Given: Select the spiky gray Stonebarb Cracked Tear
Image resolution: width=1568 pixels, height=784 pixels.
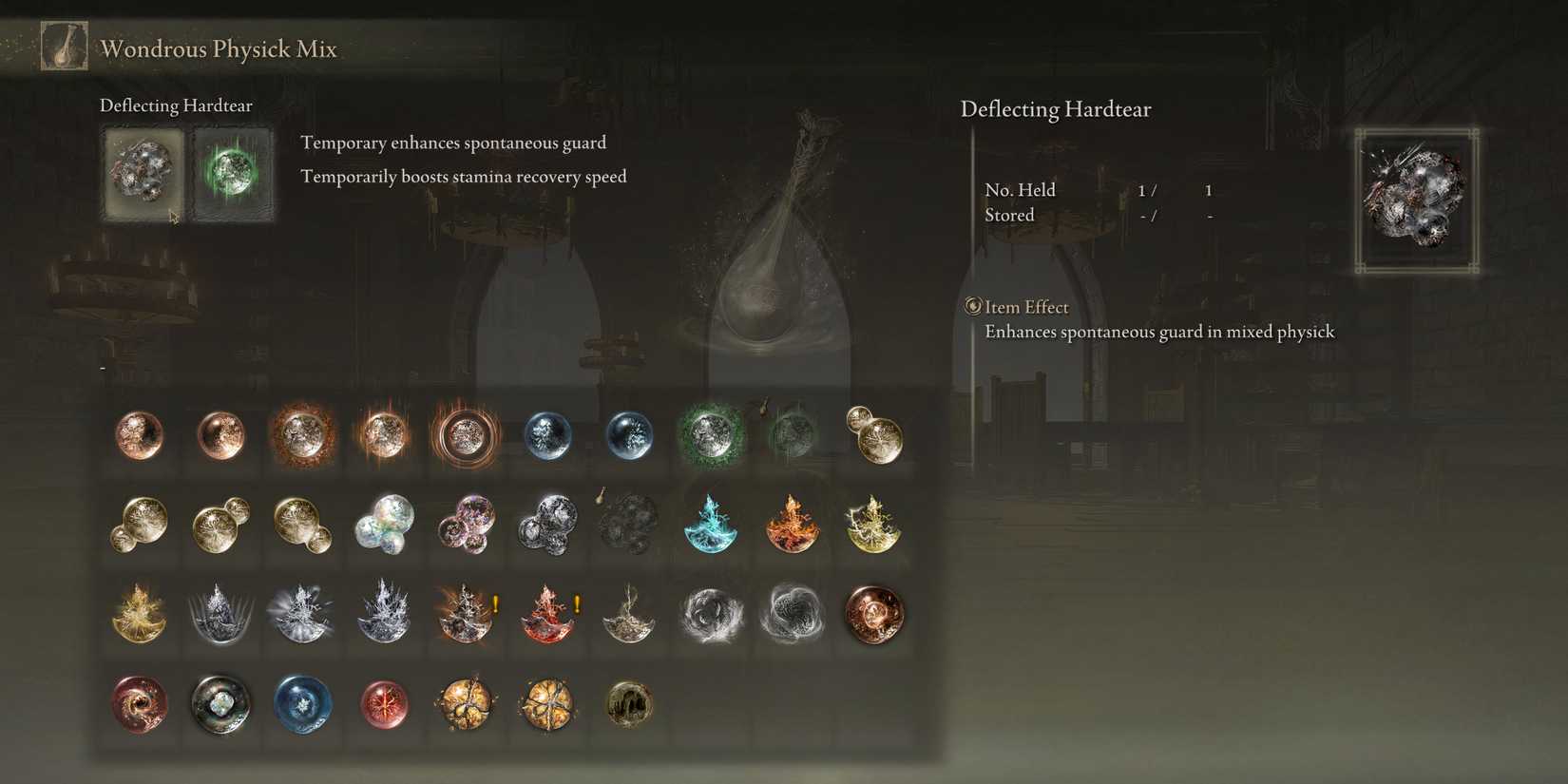Looking at the screenshot, I should tap(220, 615).
